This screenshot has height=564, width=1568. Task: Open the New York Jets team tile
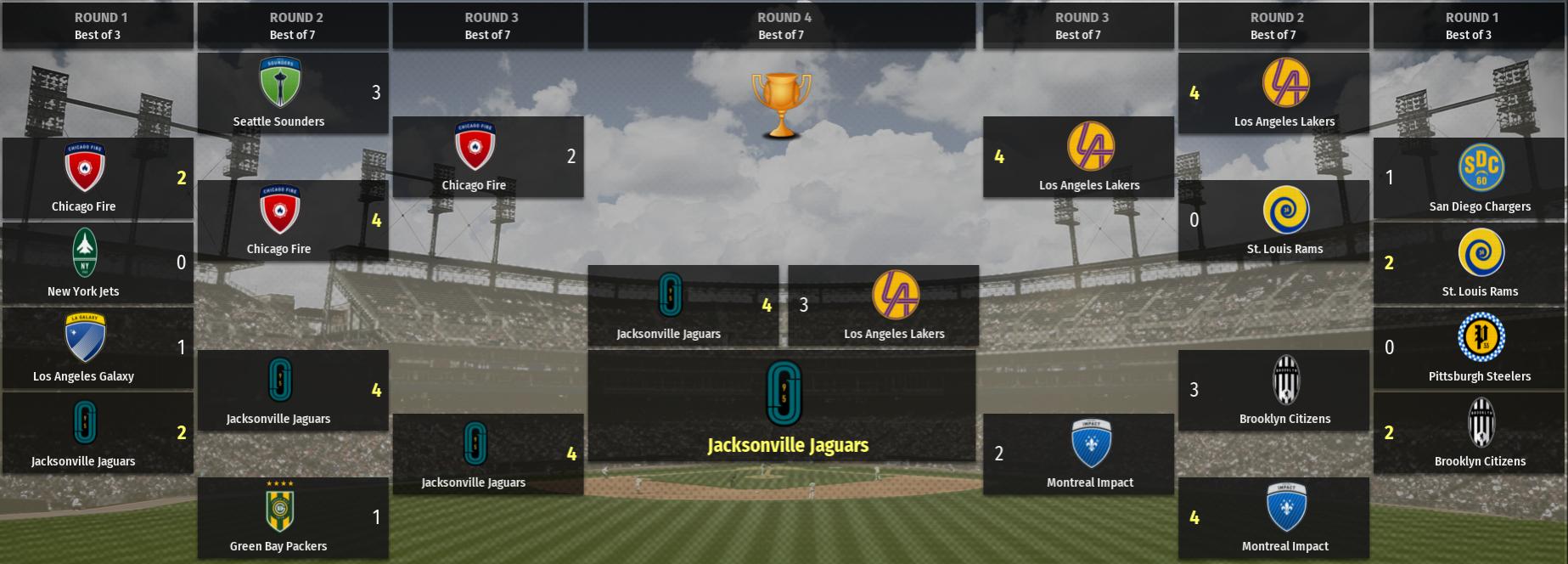tap(98, 262)
